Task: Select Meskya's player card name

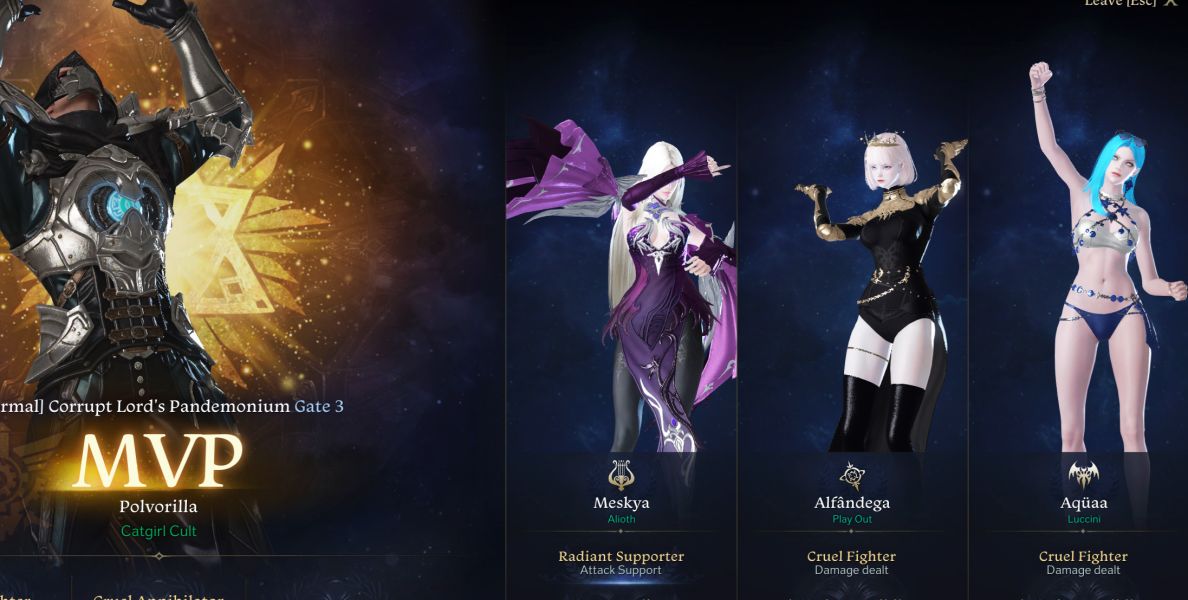Action: point(621,503)
